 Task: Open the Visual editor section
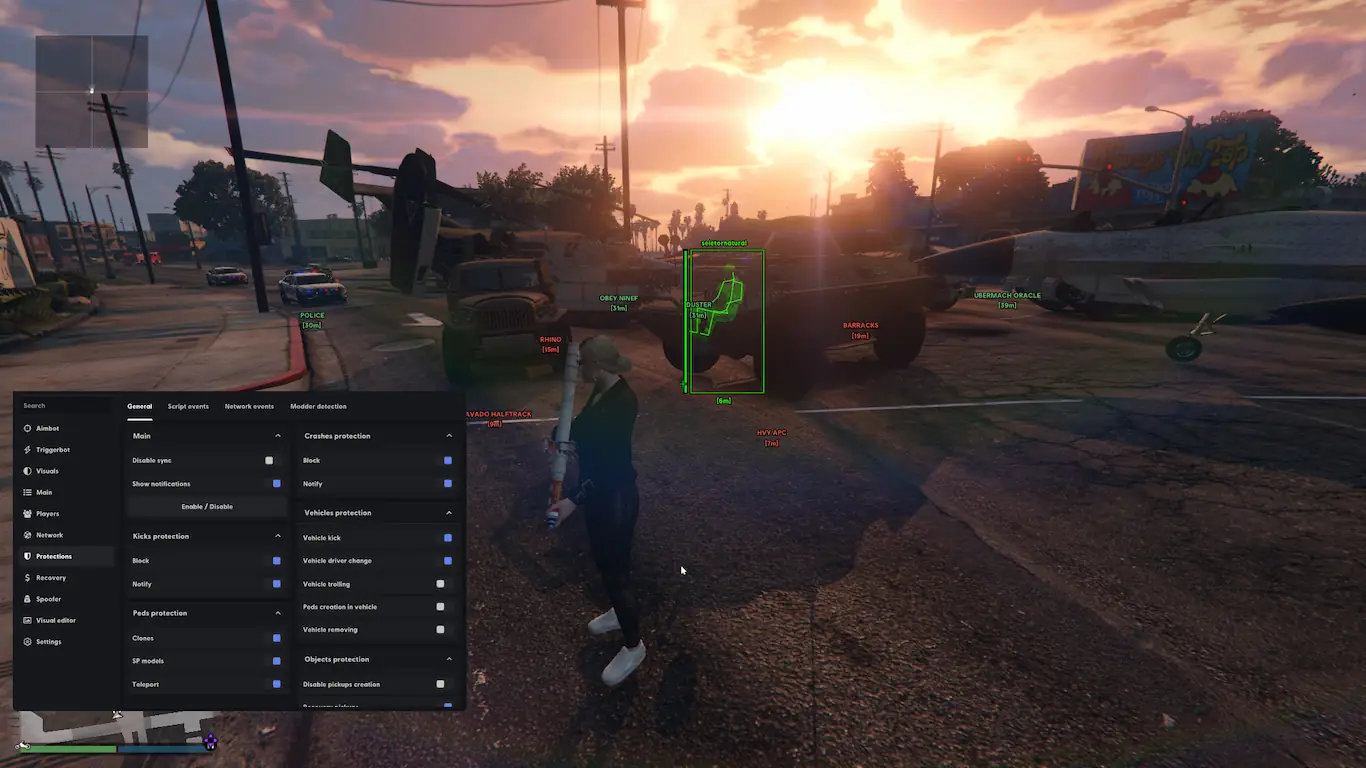pyautogui.click(x=55, y=620)
